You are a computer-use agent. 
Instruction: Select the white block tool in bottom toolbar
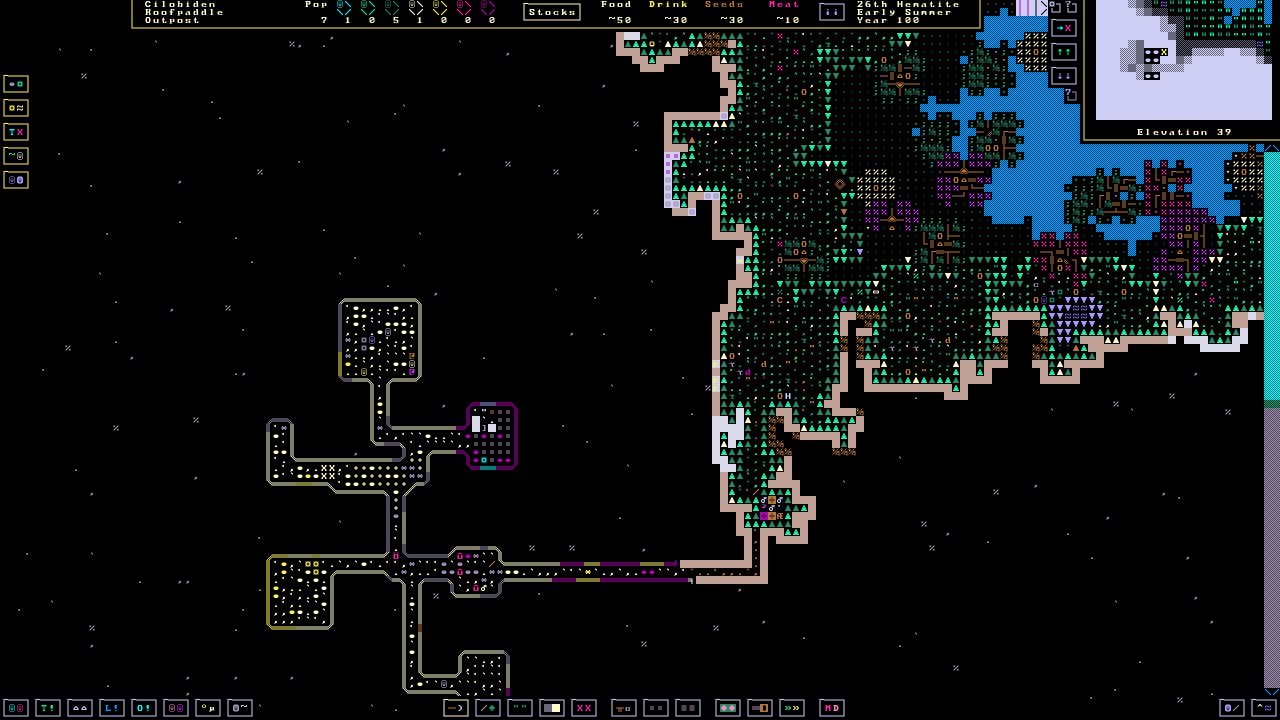[552, 708]
